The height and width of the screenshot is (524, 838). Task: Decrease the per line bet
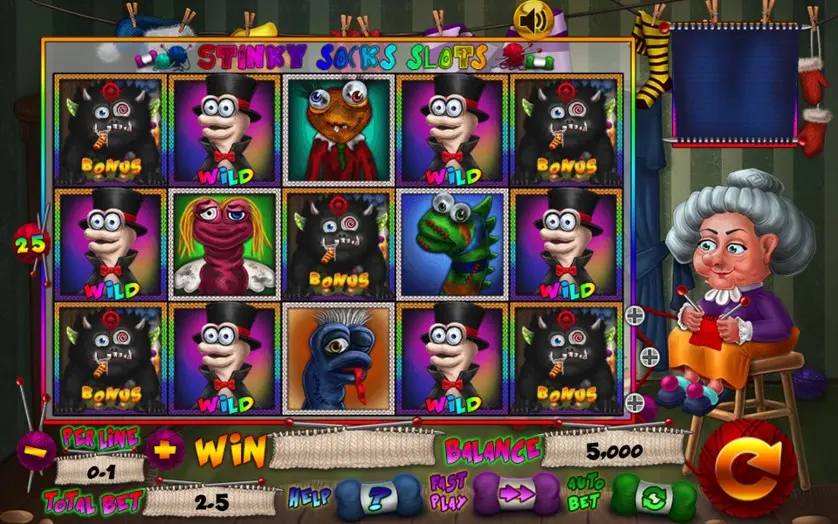coord(37,449)
